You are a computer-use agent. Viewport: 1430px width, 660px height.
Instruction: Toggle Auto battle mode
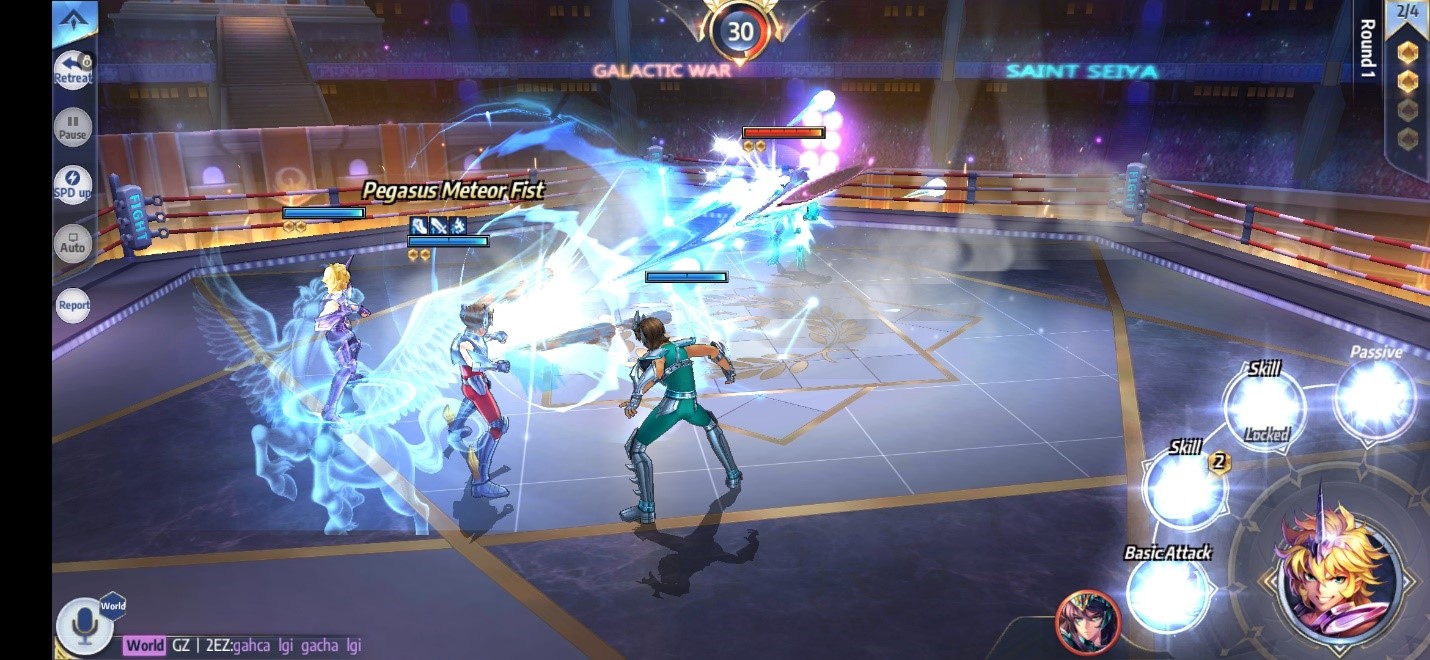[x=73, y=244]
